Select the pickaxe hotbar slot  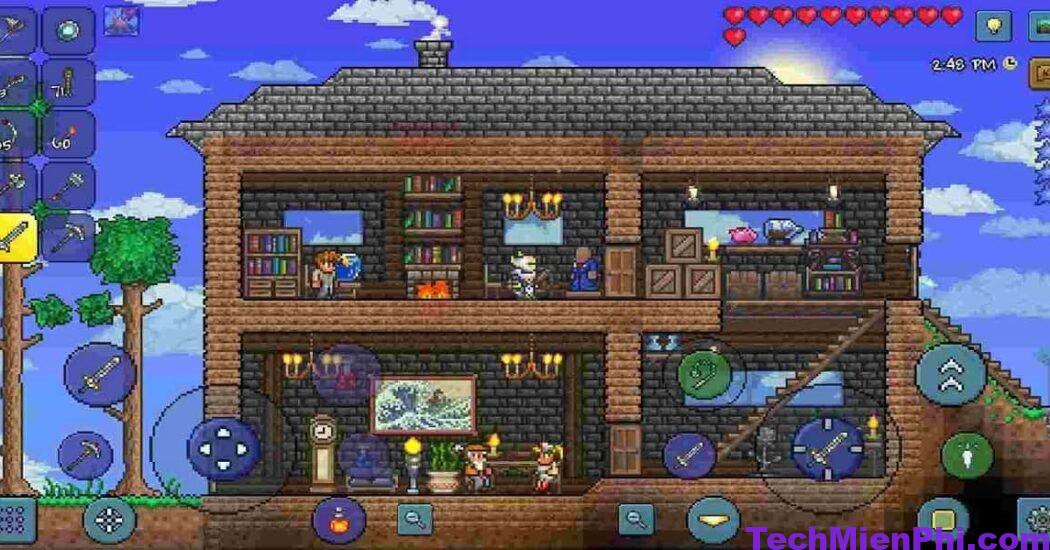point(69,236)
